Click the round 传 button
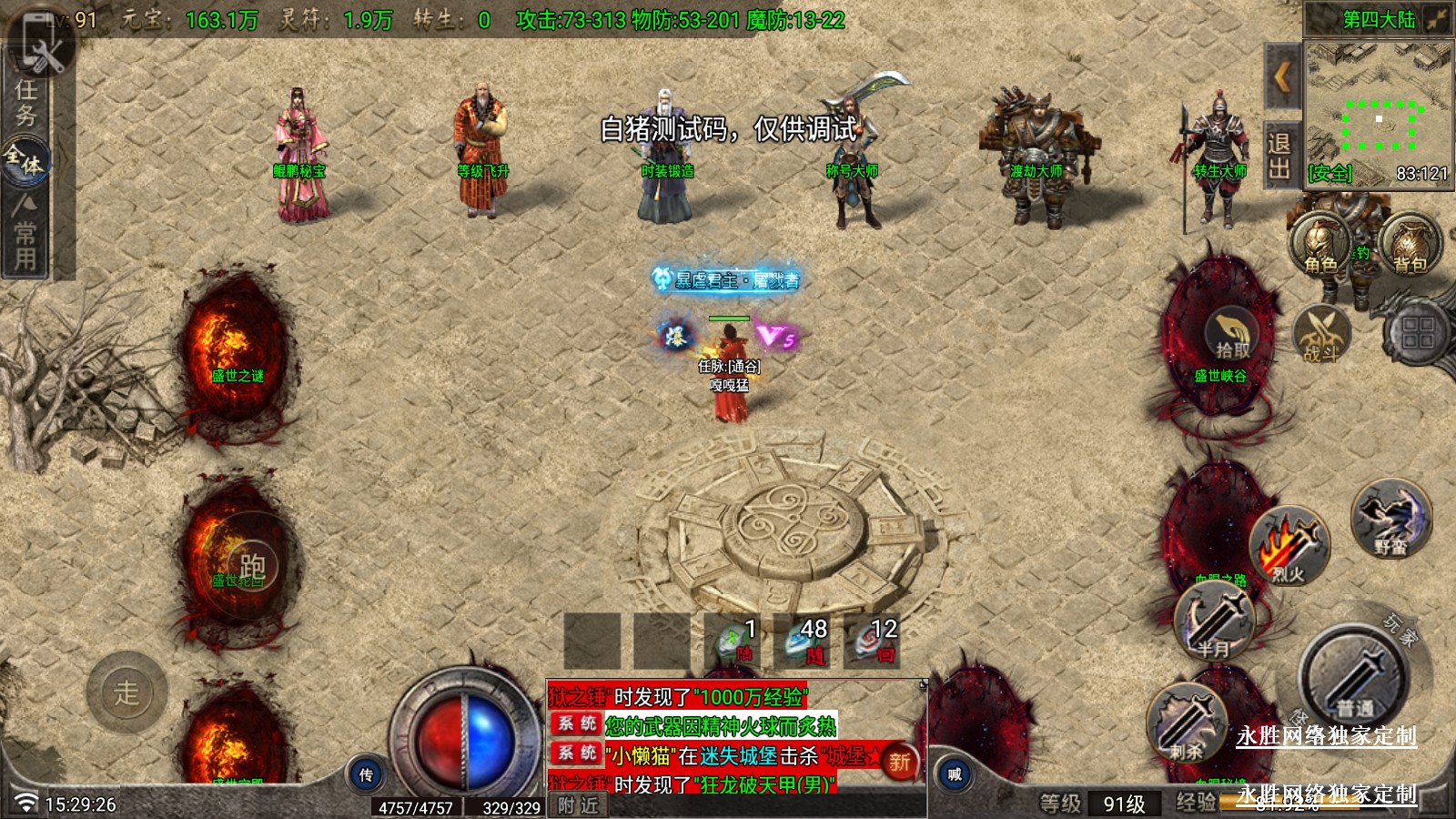The height and width of the screenshot is (819, 1456). tap(366, 775)
